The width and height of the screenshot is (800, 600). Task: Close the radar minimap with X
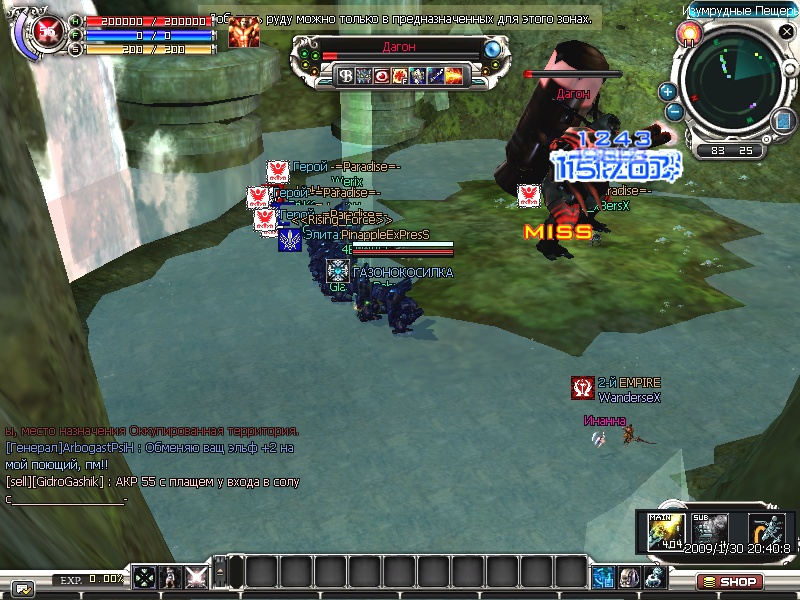click(786, 32)
